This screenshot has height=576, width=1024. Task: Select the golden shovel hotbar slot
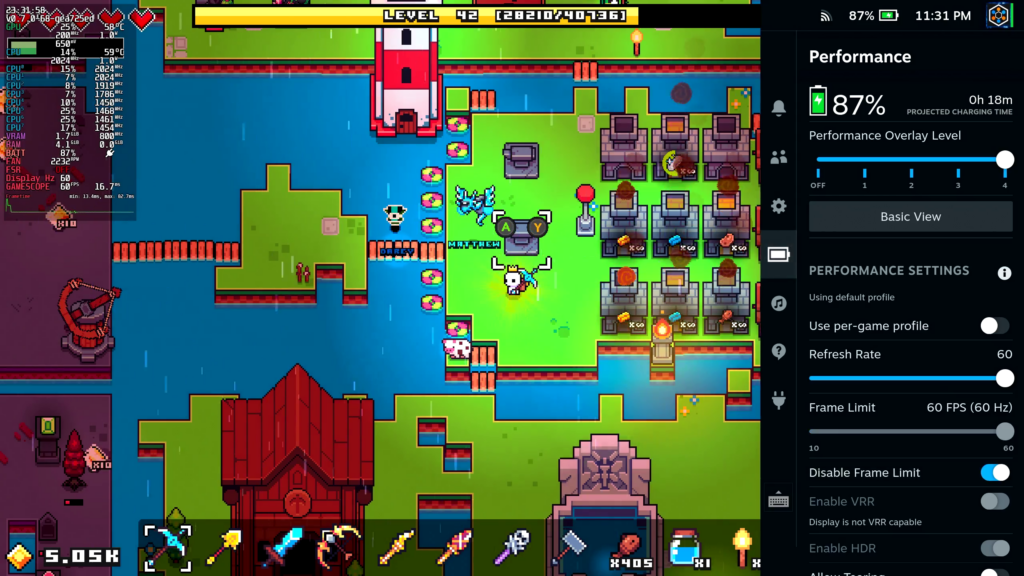[x=223, y=547]
